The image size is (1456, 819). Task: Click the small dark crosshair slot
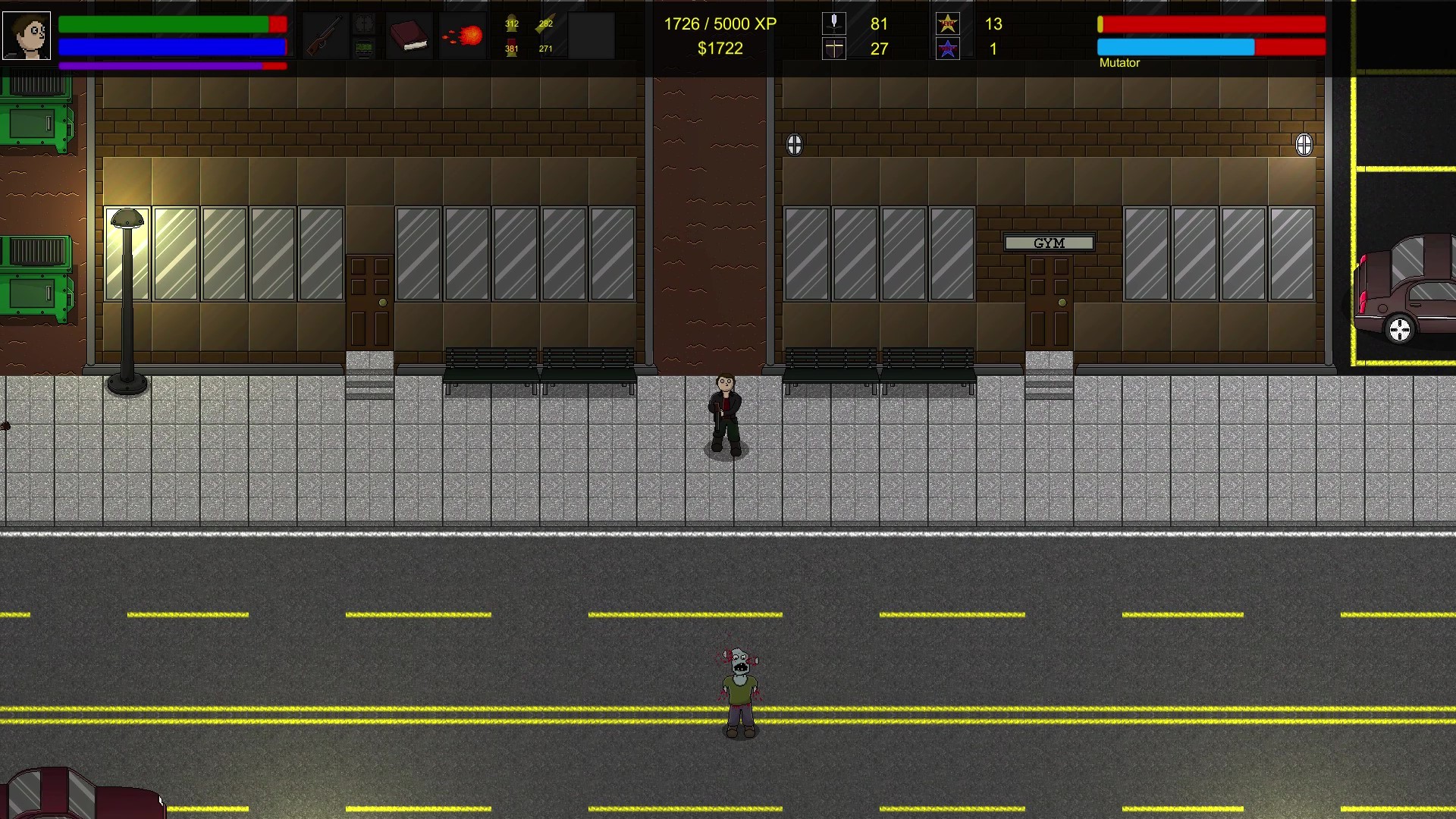click(x=364, y=24)
